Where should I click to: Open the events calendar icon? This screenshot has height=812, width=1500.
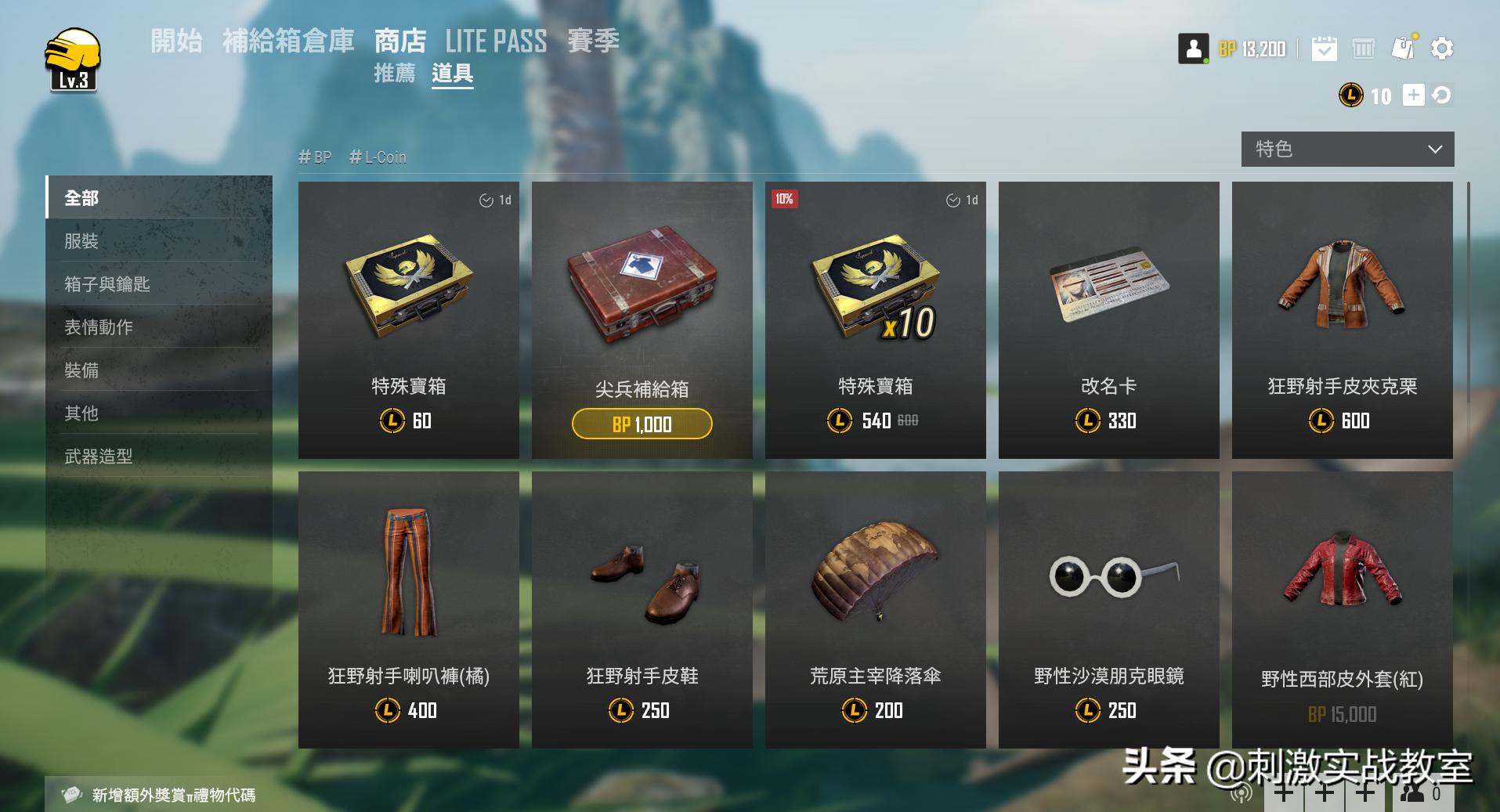(1325, 49)
